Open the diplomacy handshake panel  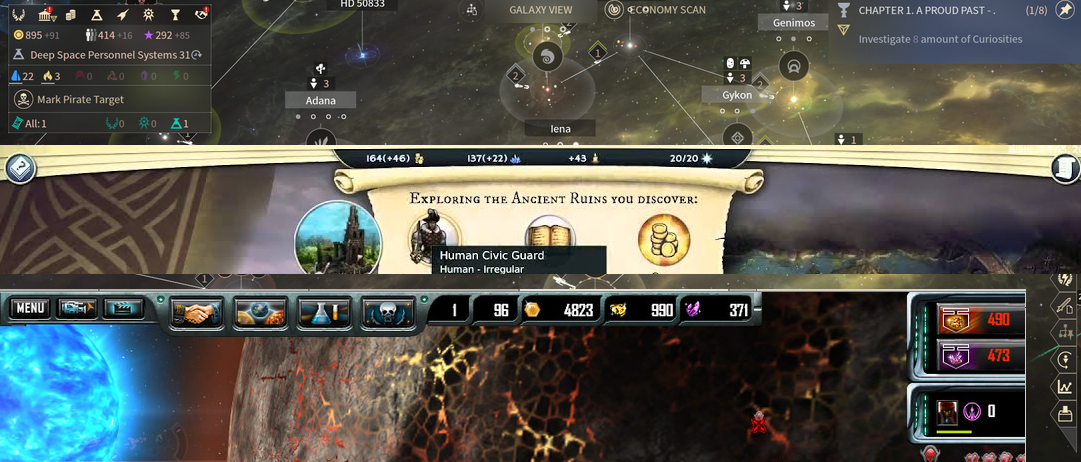click(197, 311)
